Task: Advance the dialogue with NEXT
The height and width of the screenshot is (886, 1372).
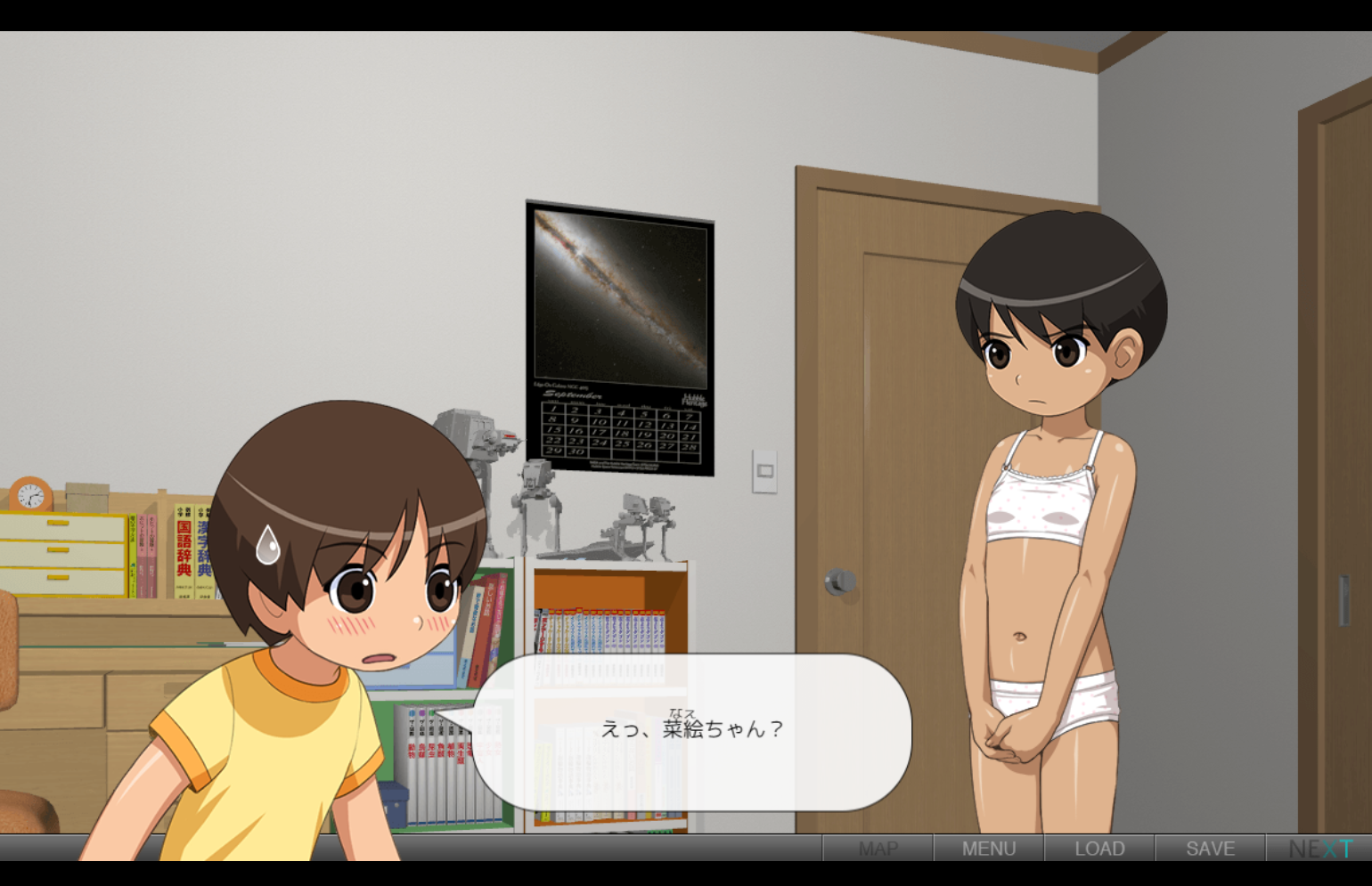Action: (x=1319, y=849)
